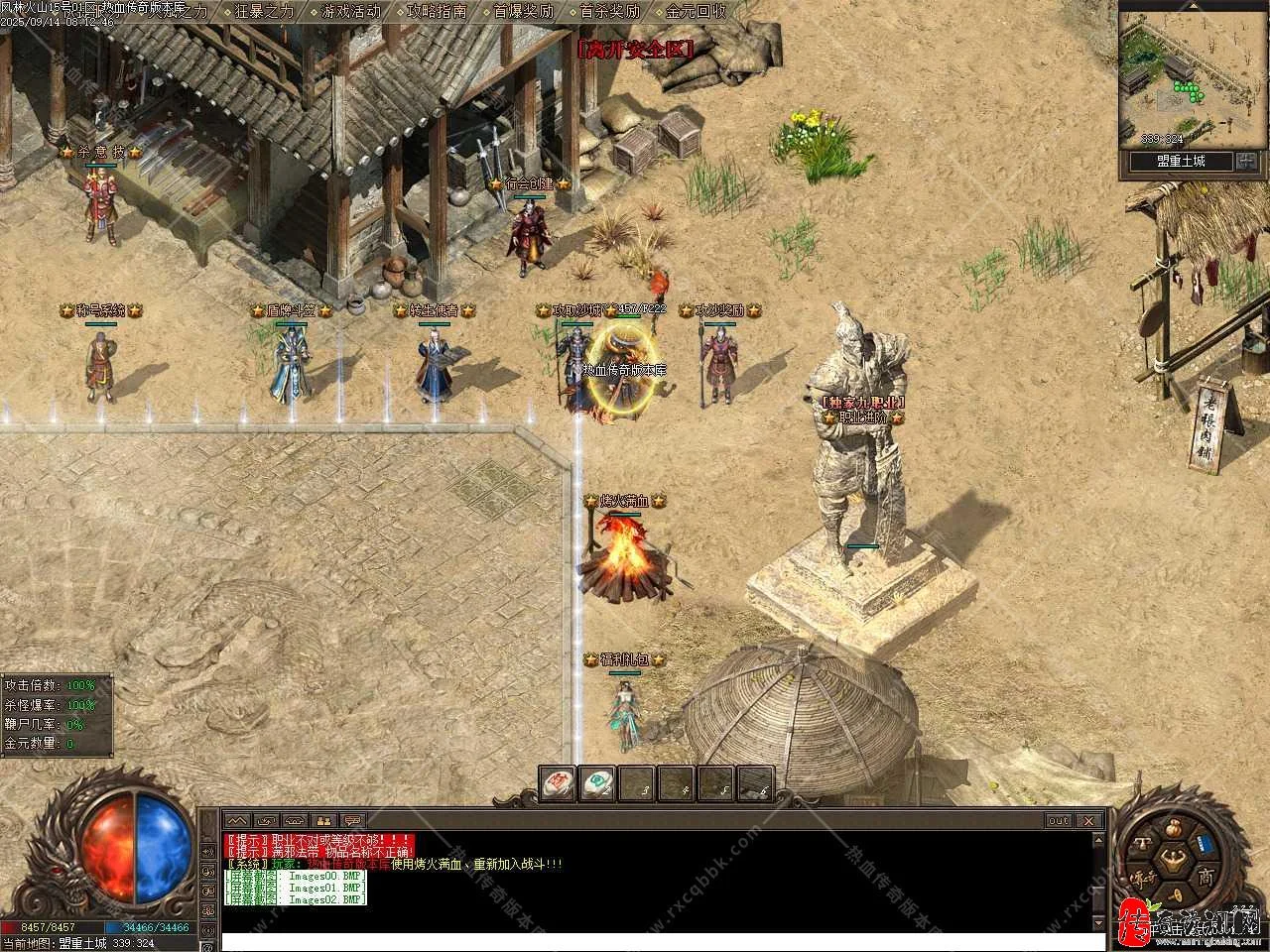The width and height of the screenshot is (1270, 952).
Task: Open the 攻略指南 guide menu
Action: point(437,12)
